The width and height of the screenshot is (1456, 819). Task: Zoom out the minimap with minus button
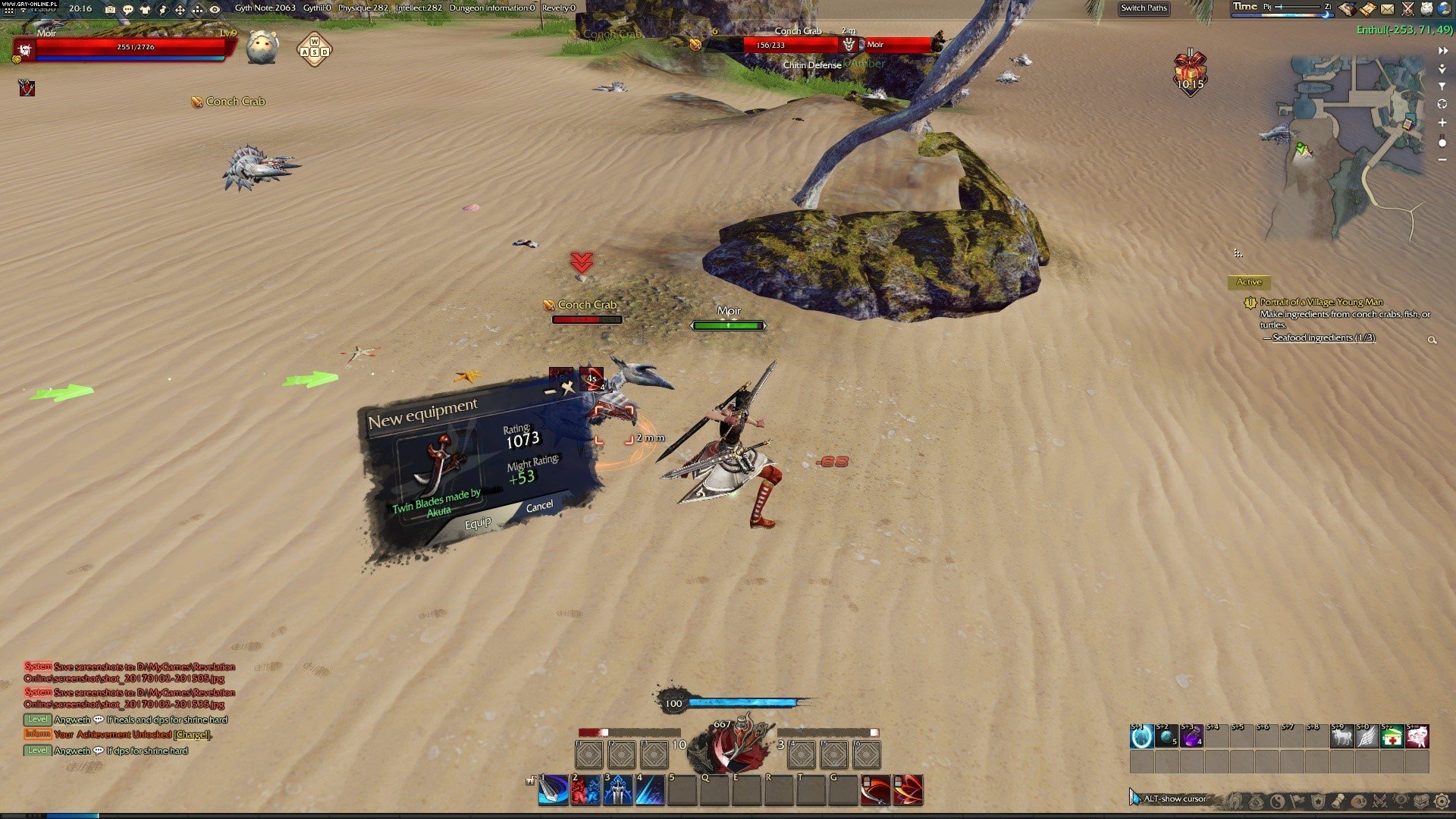1442,160
